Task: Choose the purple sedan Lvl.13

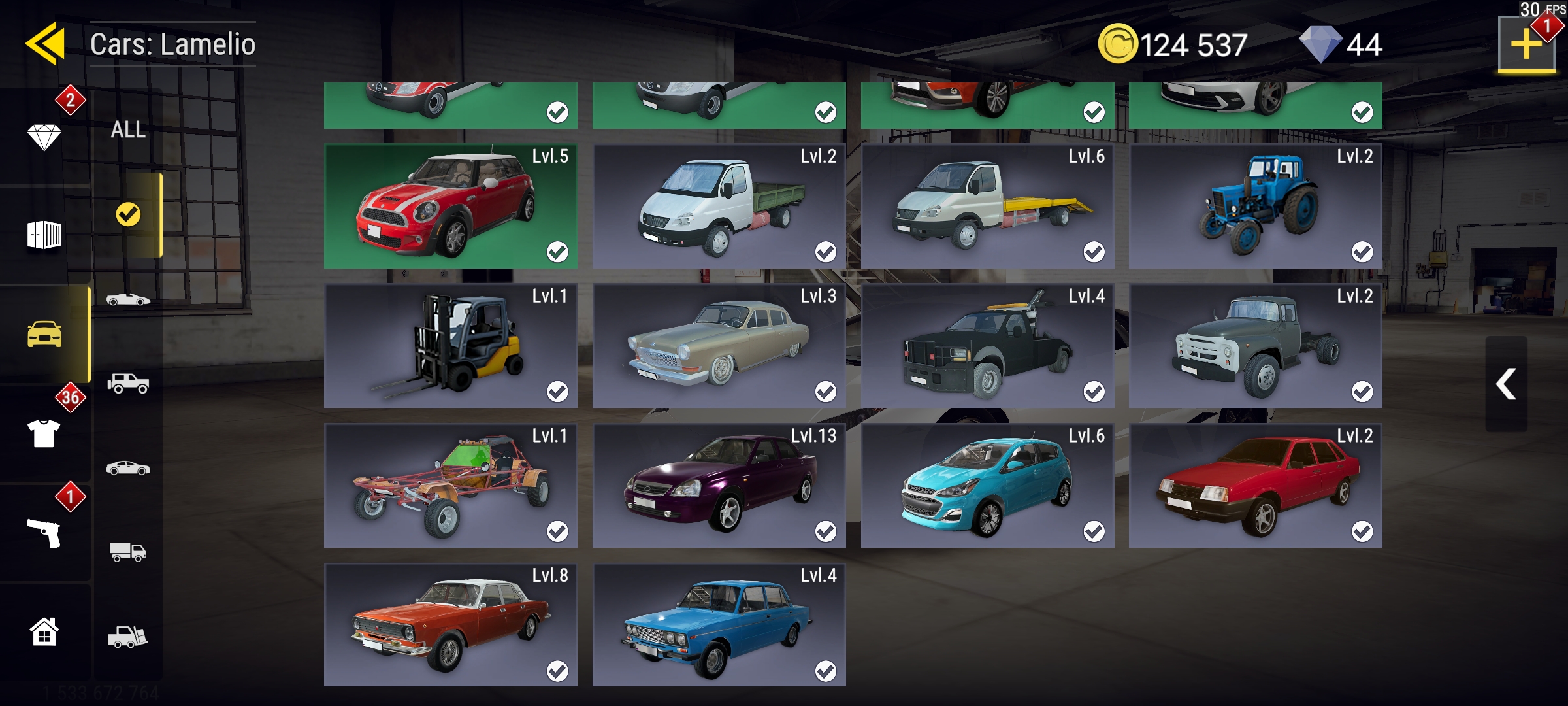Action: point(719,486)
